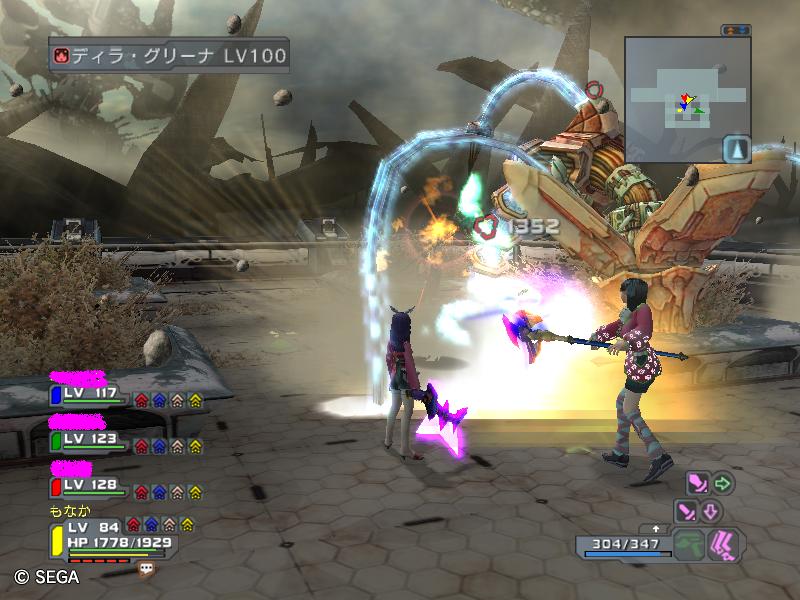Select the pink down arrow palette icon
The height and width of the screenshot is (600, 800).
tap(711, 512)
